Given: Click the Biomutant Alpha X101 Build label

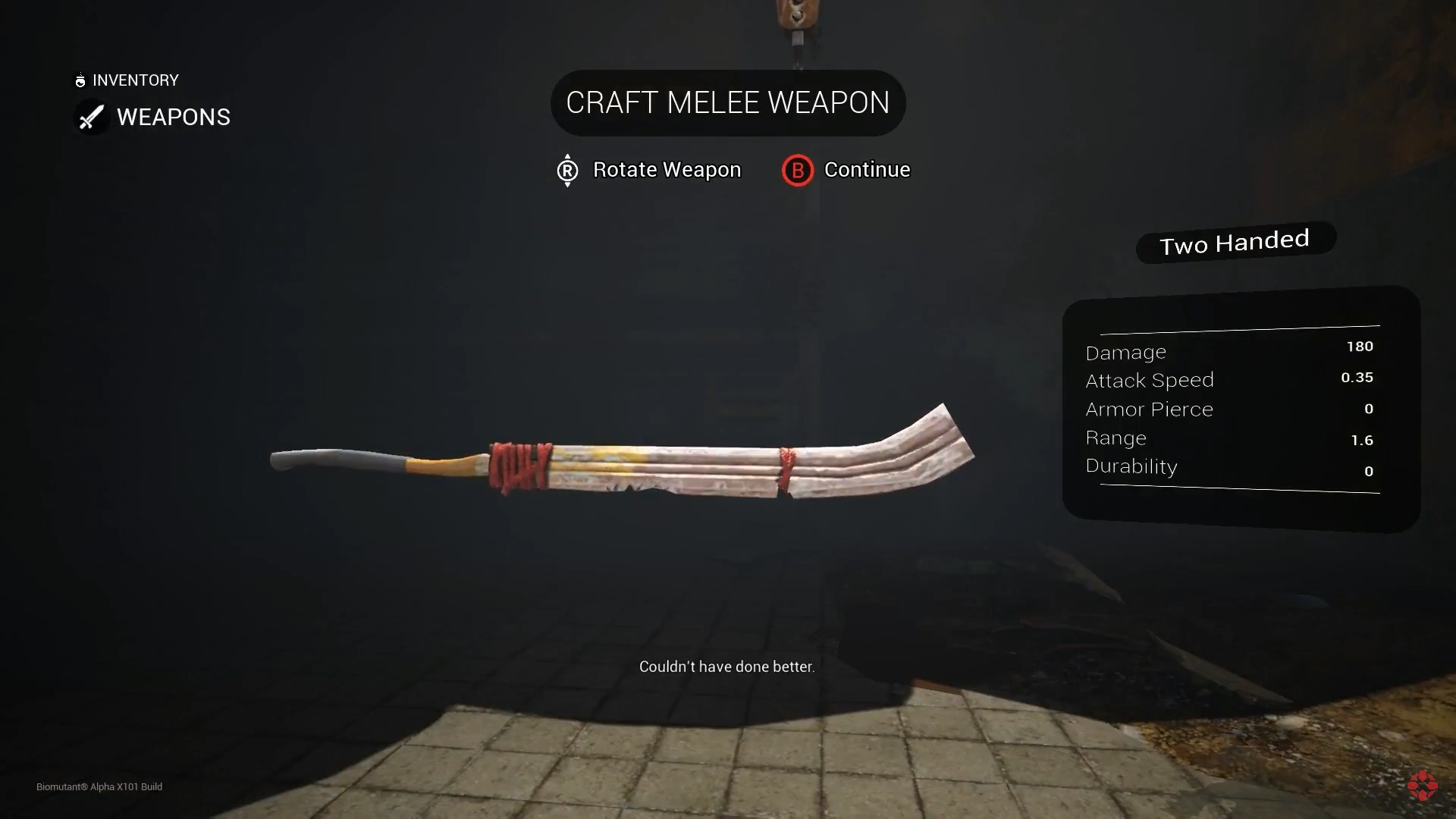Looking at the screenshot, I should [x=99, y=787].
